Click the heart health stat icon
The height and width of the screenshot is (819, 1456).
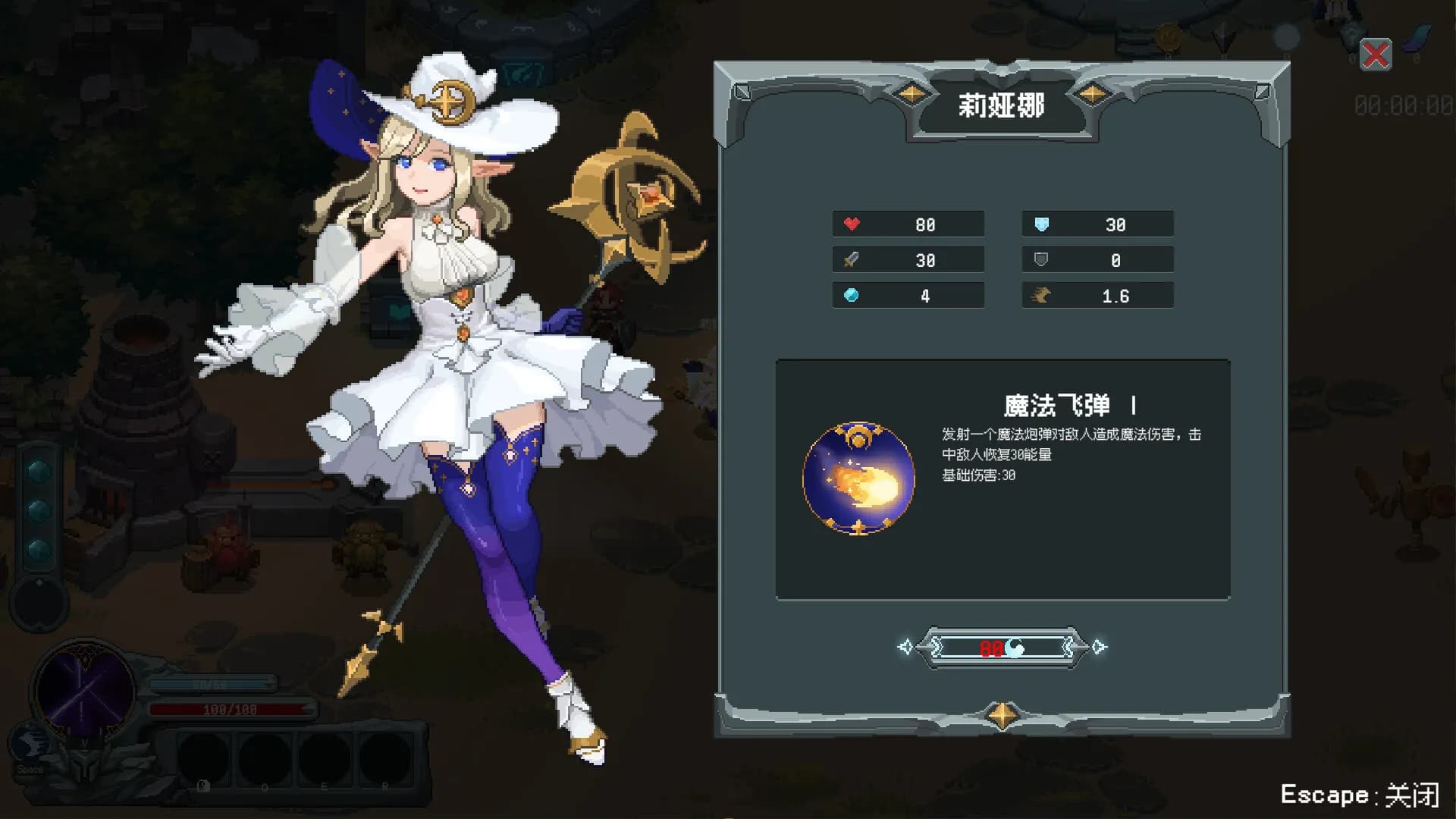point(852,224)
